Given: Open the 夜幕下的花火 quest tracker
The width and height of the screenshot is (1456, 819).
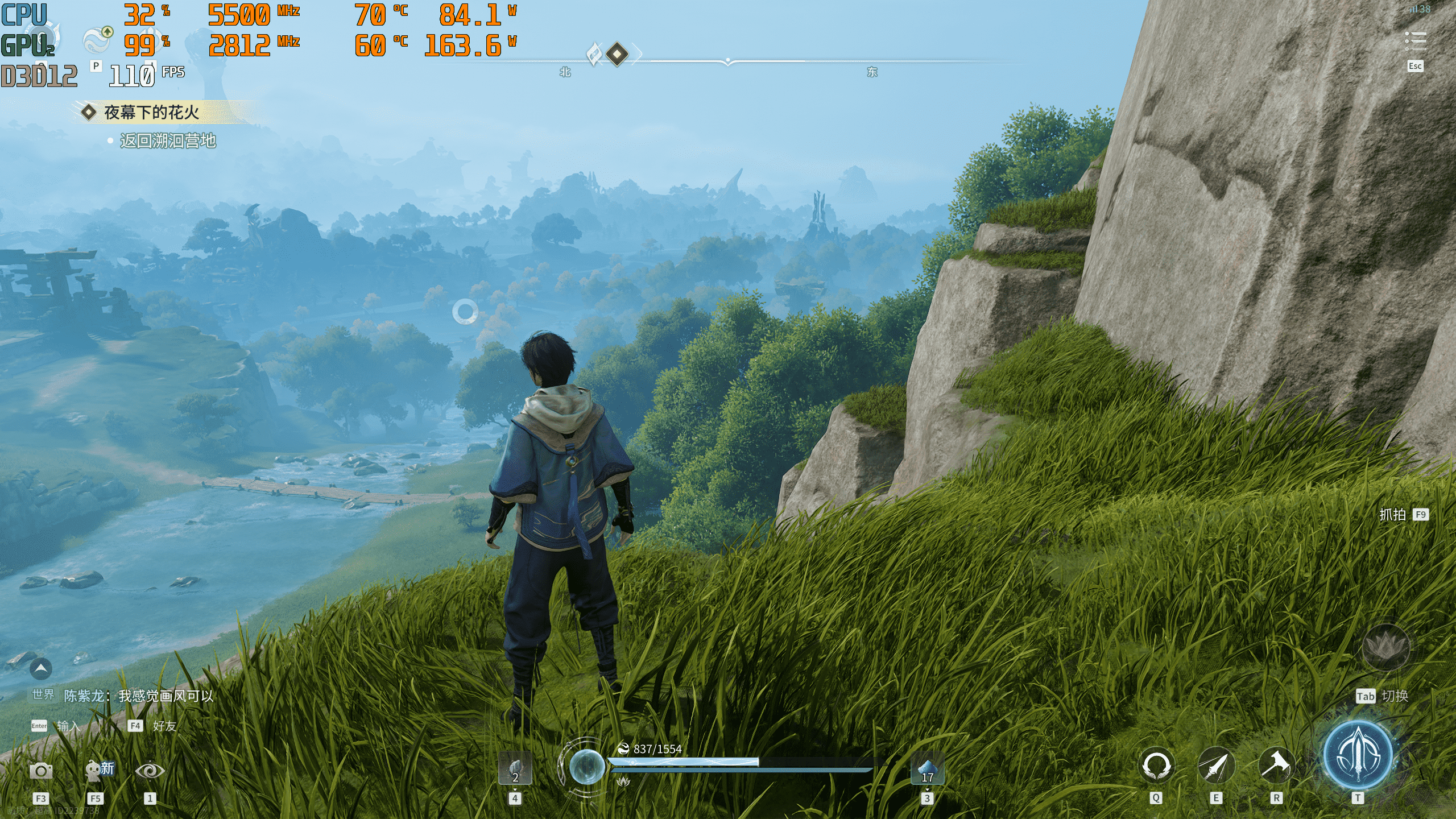Looking at the screenshot, I should [x=151, y=113].
